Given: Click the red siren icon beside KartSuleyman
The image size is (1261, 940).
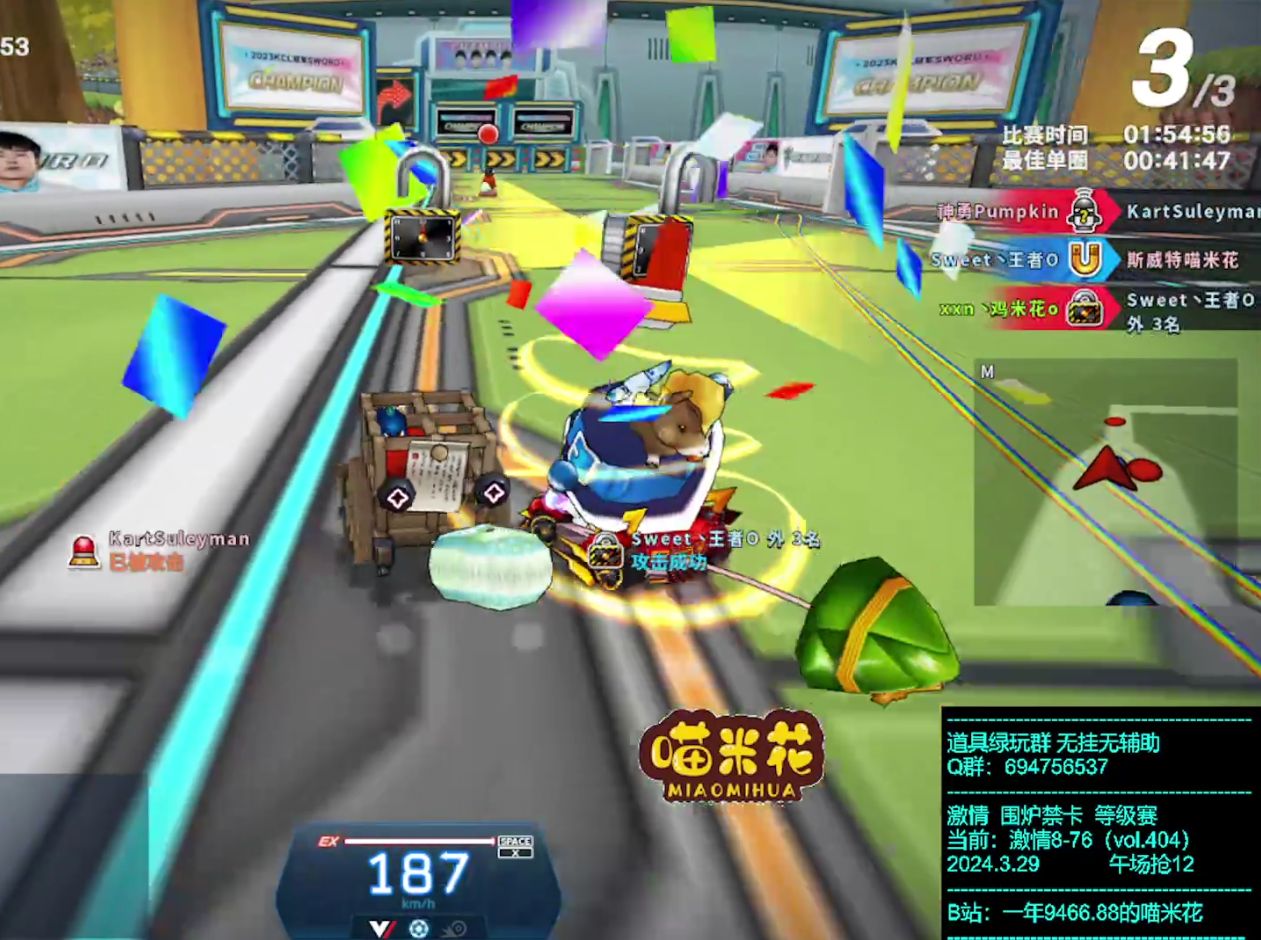Looking at the screenshot, I should pos(84,551).
